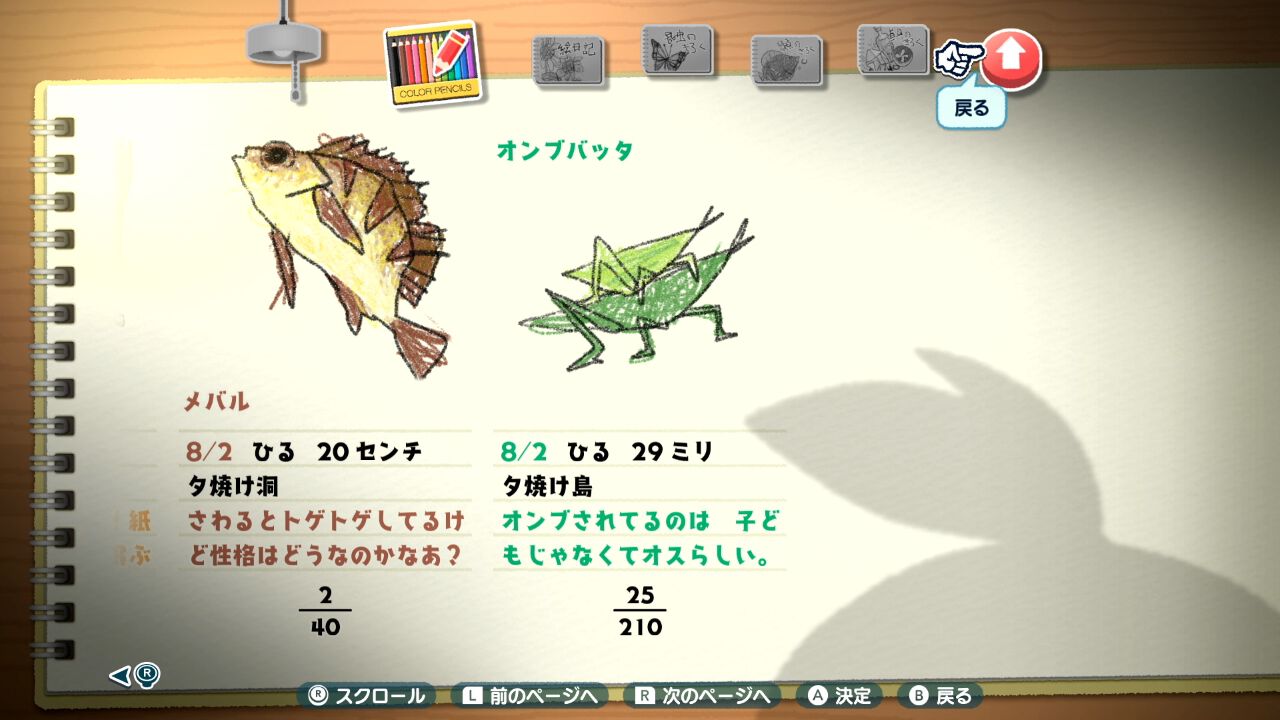
Task: Click the オンブバッタ name label
Action: [563, 148]
